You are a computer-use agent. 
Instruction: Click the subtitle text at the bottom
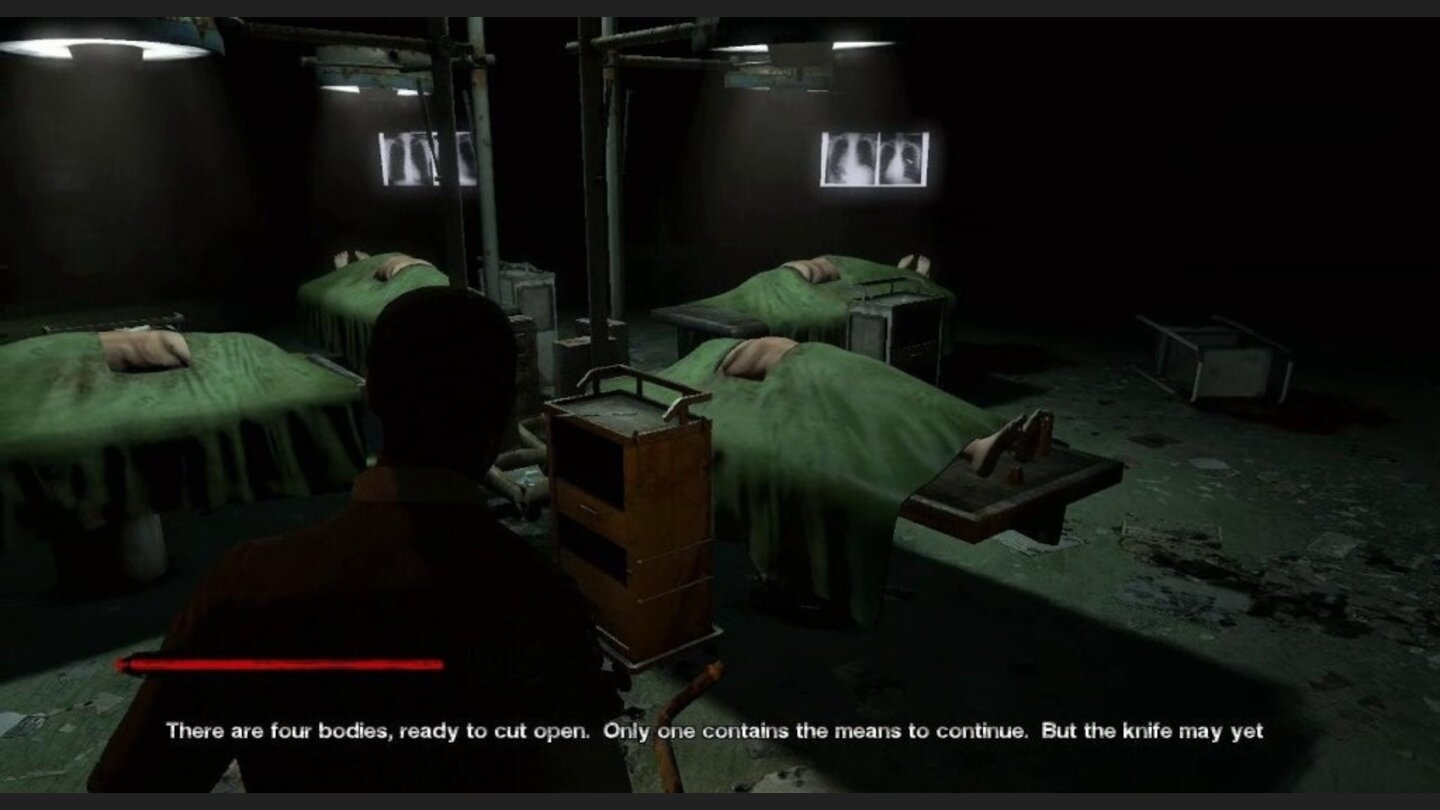click(x=720, y=731)
